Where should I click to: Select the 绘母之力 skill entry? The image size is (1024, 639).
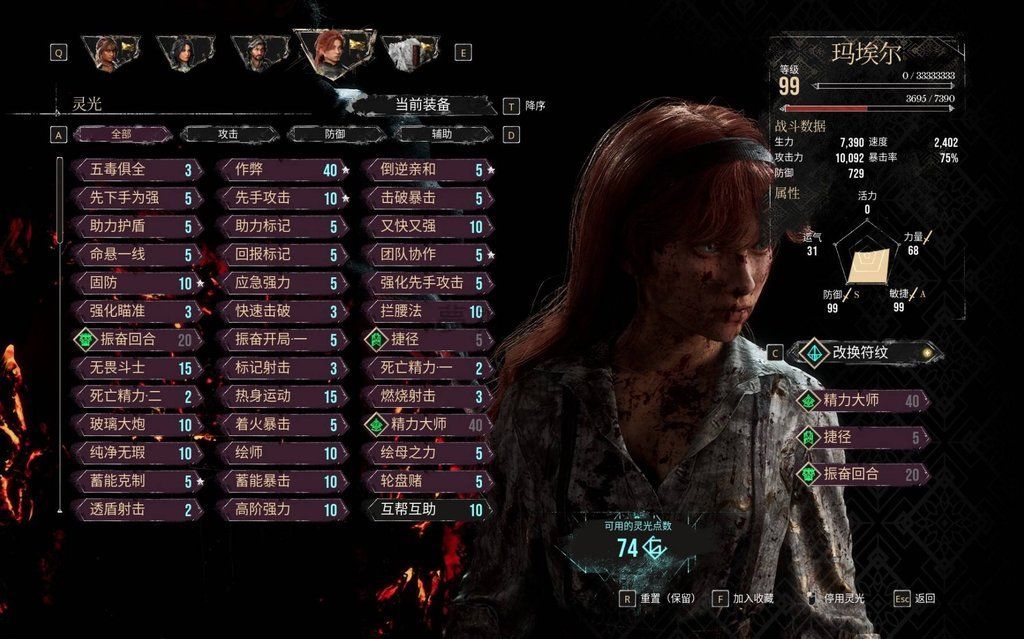click(425, 453)
